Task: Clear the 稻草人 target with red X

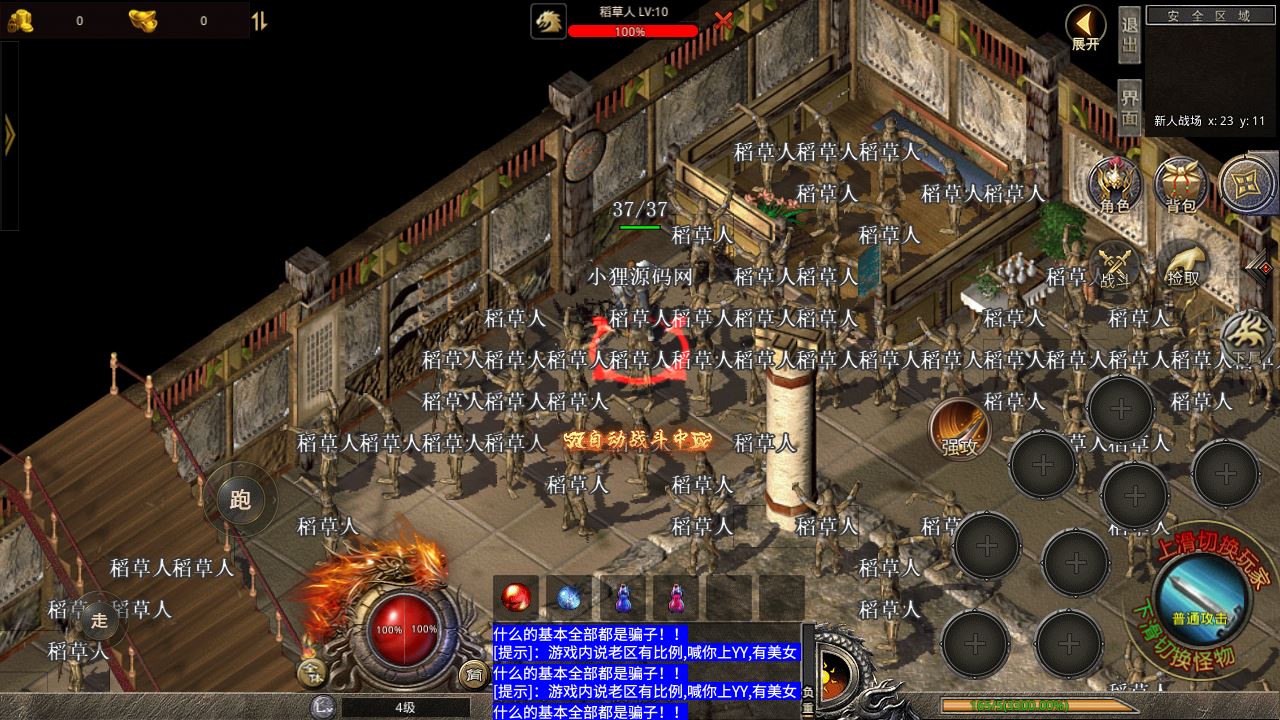Action: [723, 20]
